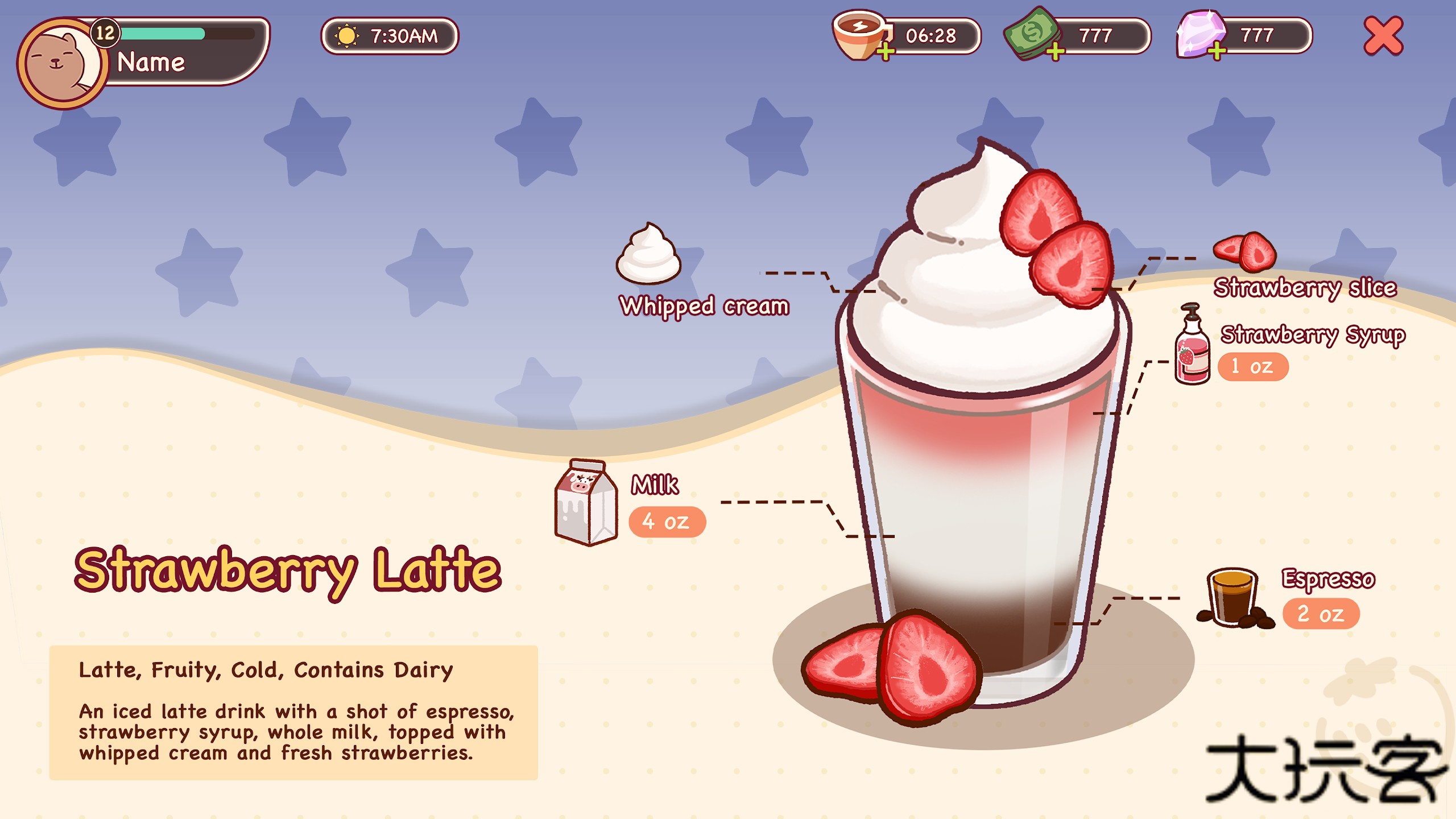Close the recipe screen with red X

point(1383,36)
